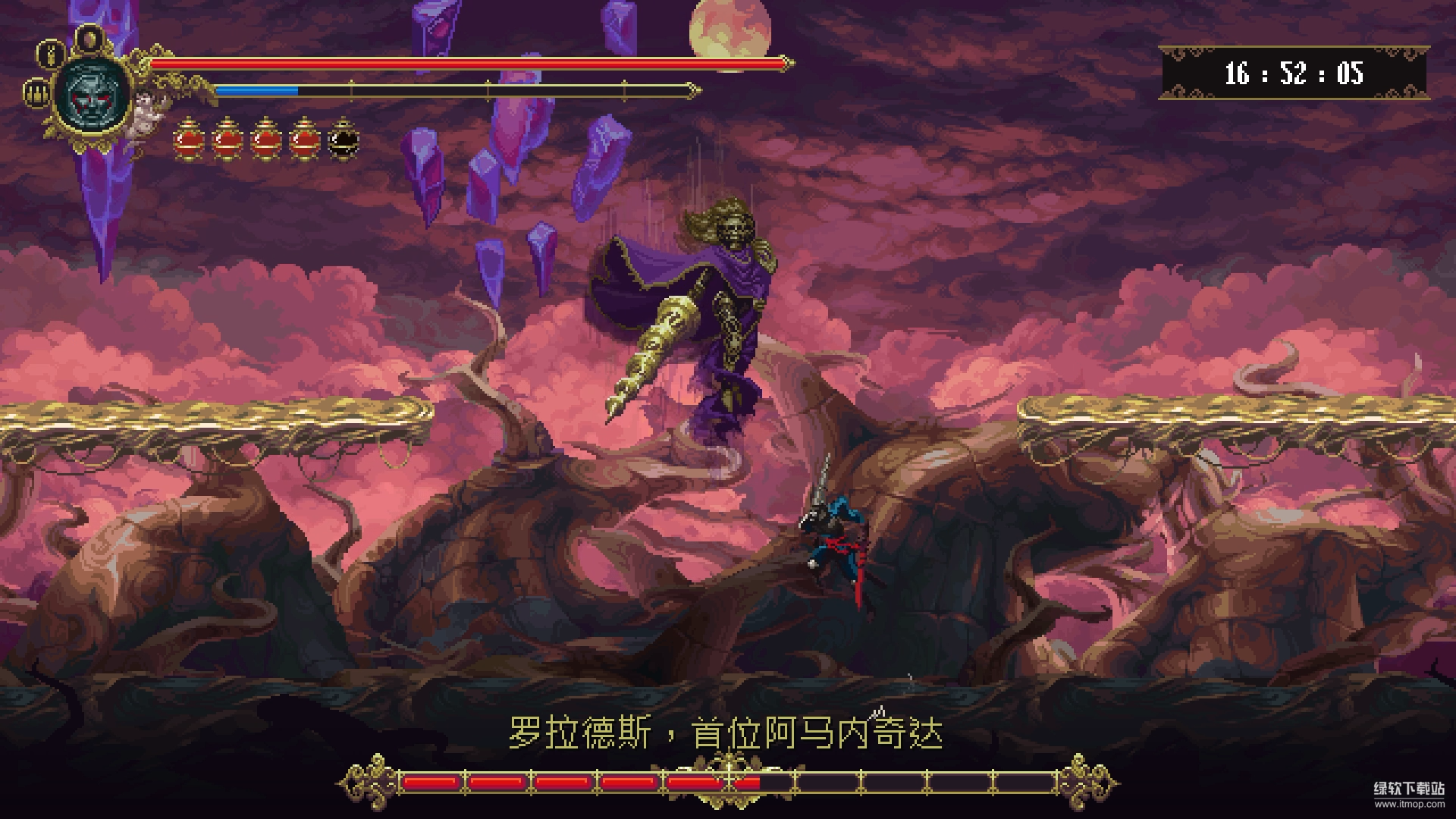
Task: Click the blue stamina bar on the HUD
Action: pos(258,89)
